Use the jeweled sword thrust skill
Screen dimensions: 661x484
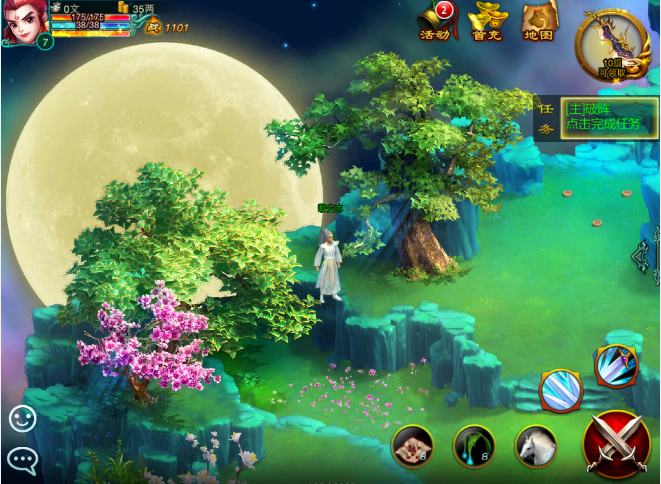coord(616,366)
